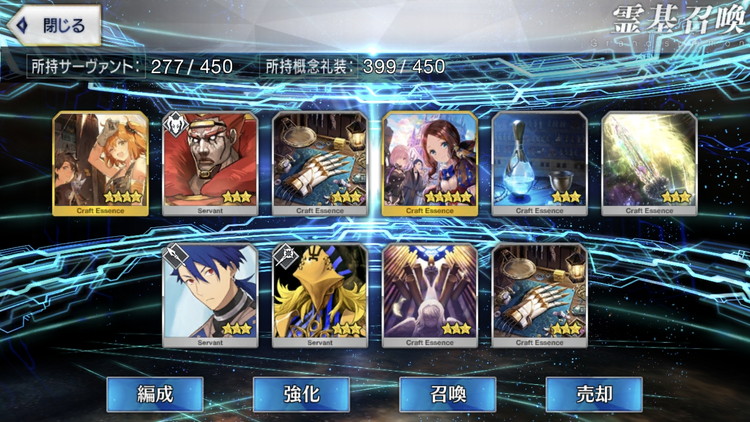The height and width of the screenshot is (422, 750).
Task: Choose the 売却 sell button
Action: click(593, 393)
